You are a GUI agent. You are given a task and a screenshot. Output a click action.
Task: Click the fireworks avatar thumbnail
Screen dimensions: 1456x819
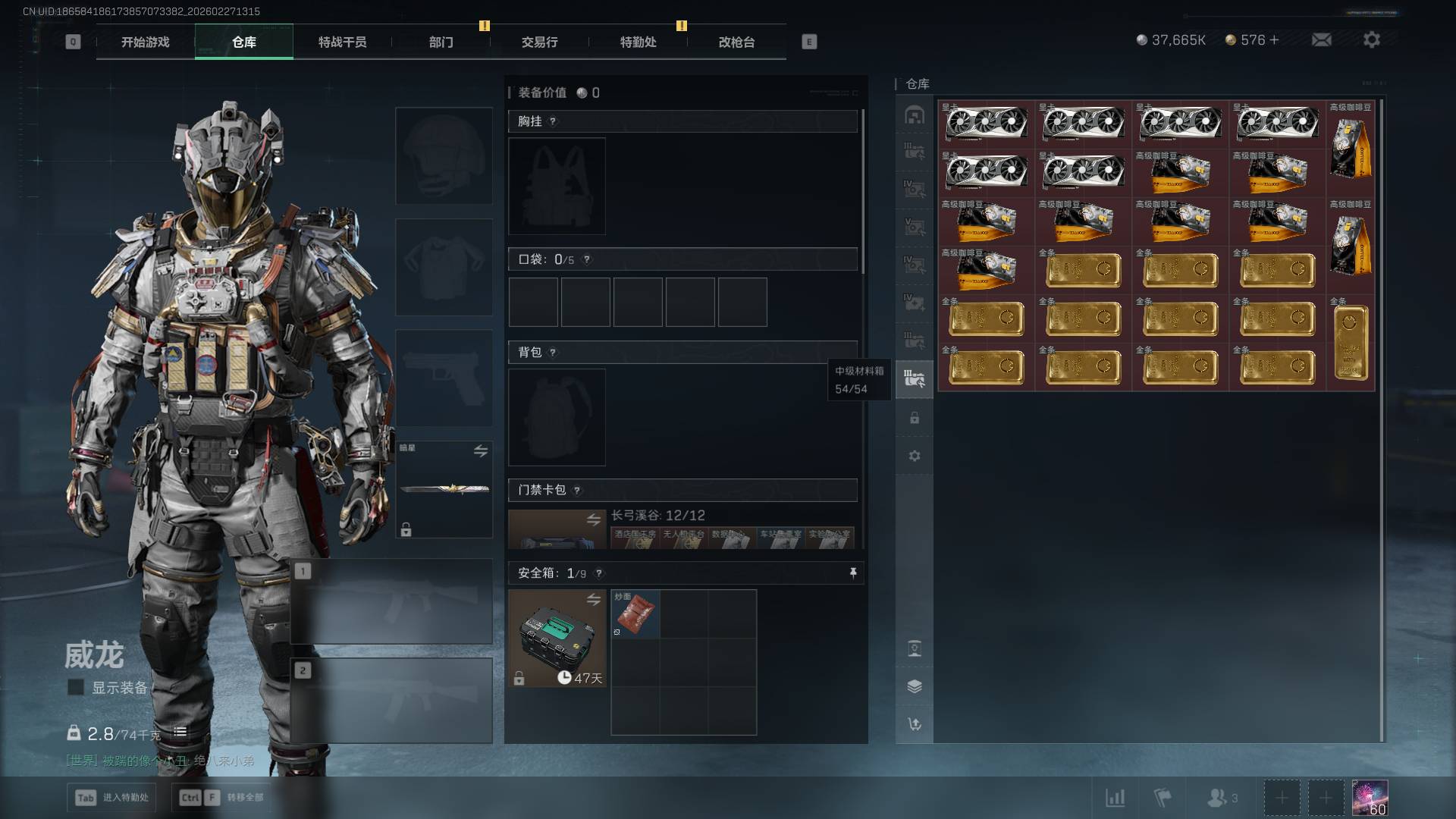[1370, 798]
